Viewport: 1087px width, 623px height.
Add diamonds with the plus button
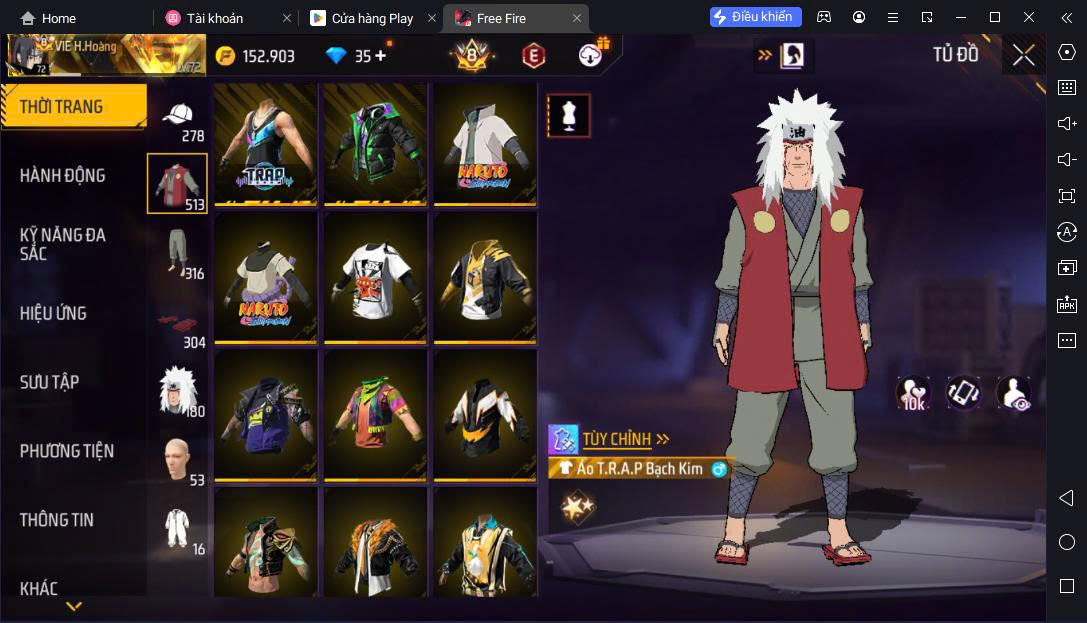(x=380, y=56)
